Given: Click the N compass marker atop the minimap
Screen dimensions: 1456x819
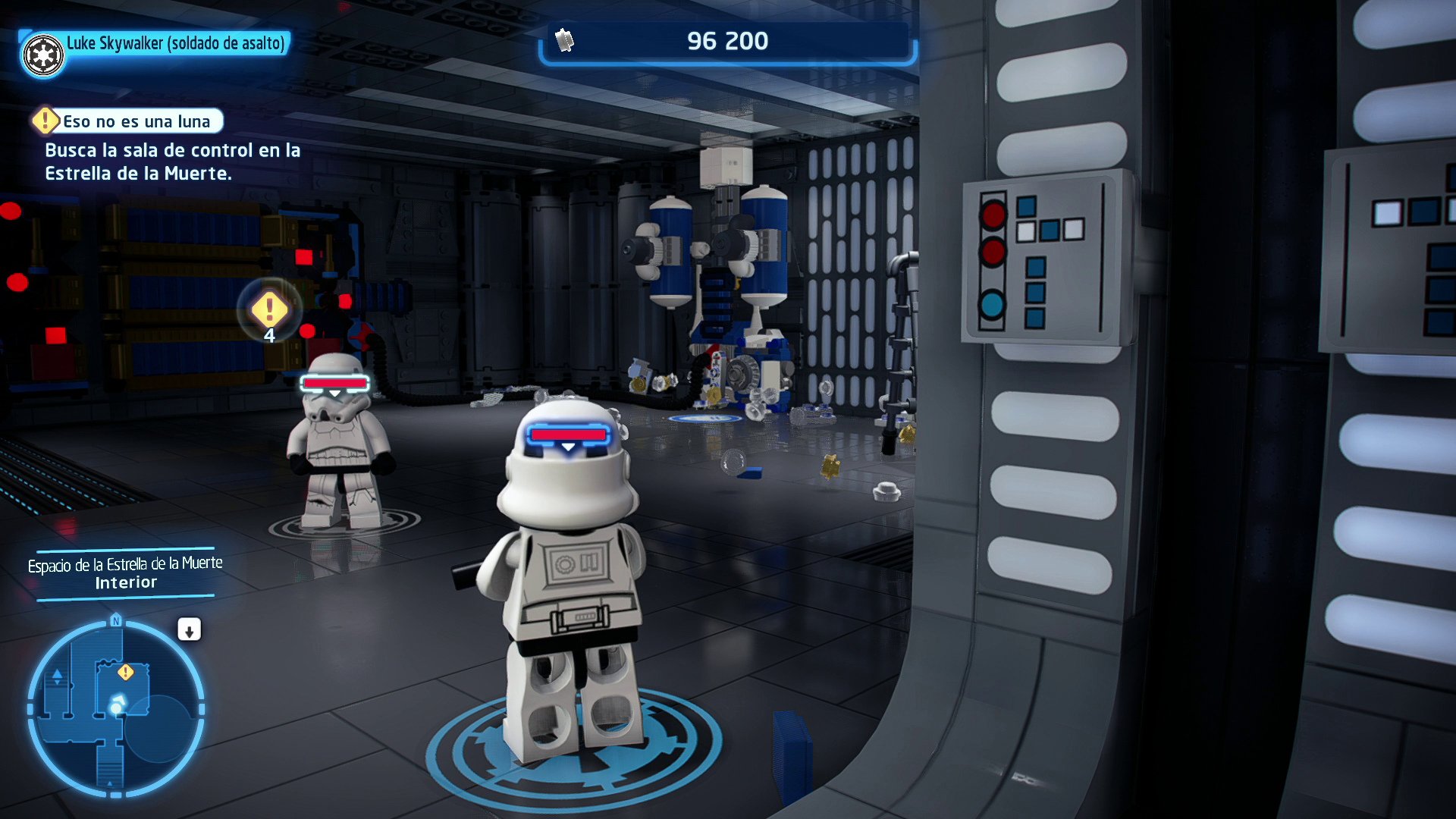Looking at the screenshot, I should tap(116, 621).
